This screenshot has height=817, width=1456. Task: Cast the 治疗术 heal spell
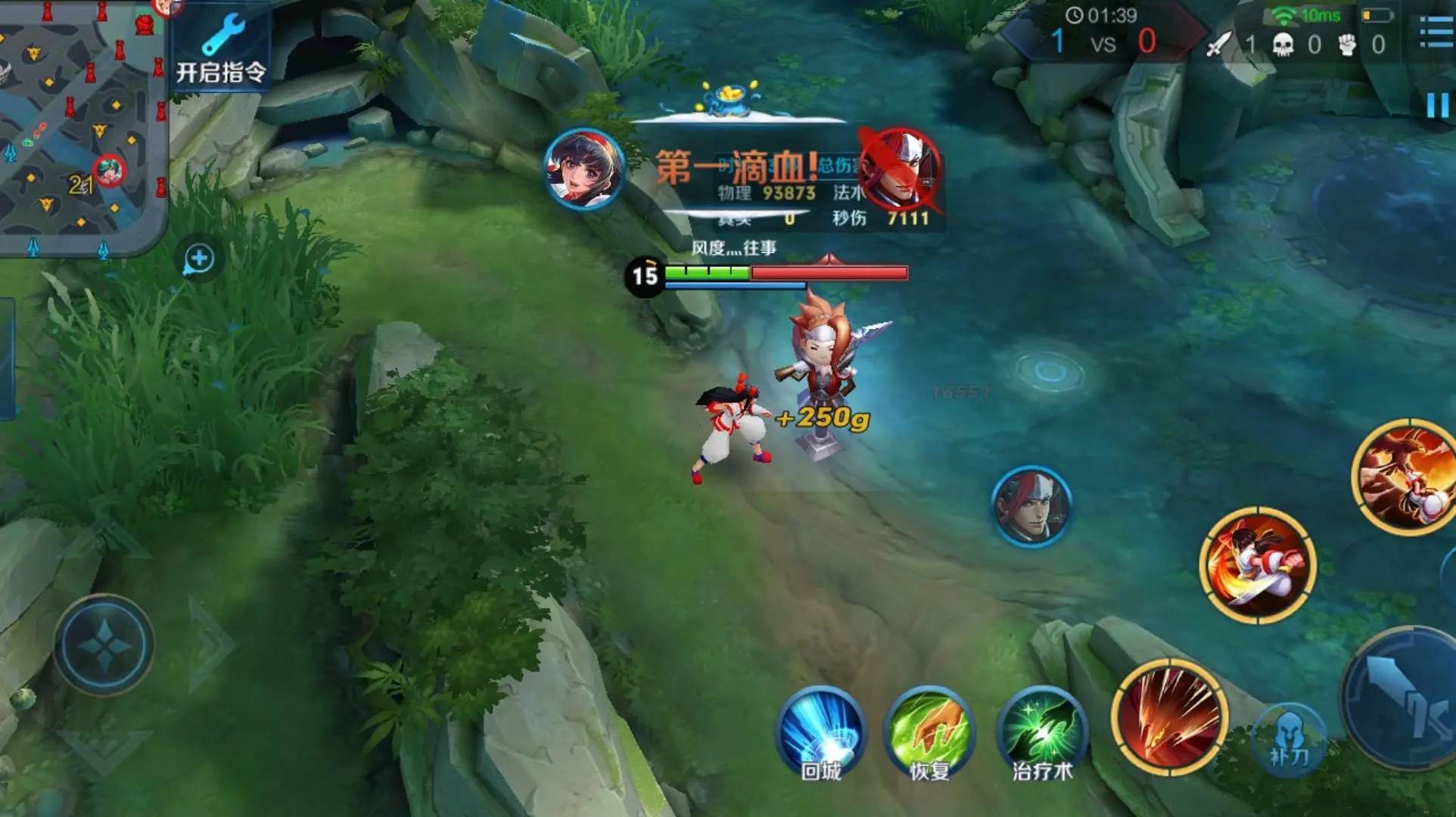(1042, 732)
